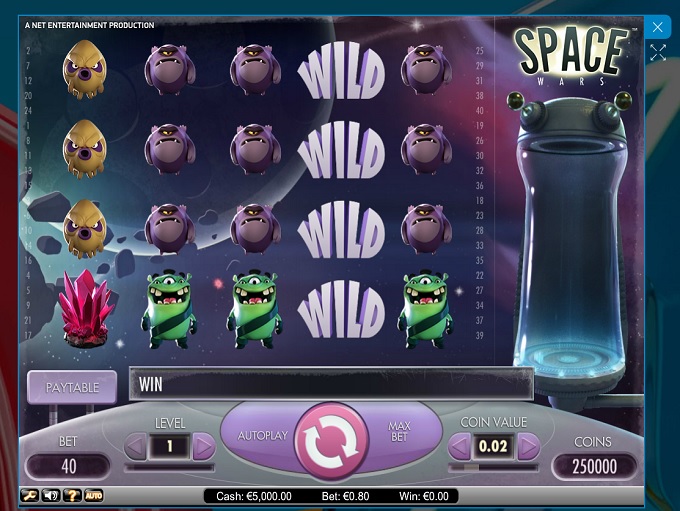The image size is (680, 511).
Task: Open game settings via wrench icon
Action: pos(29,495)
